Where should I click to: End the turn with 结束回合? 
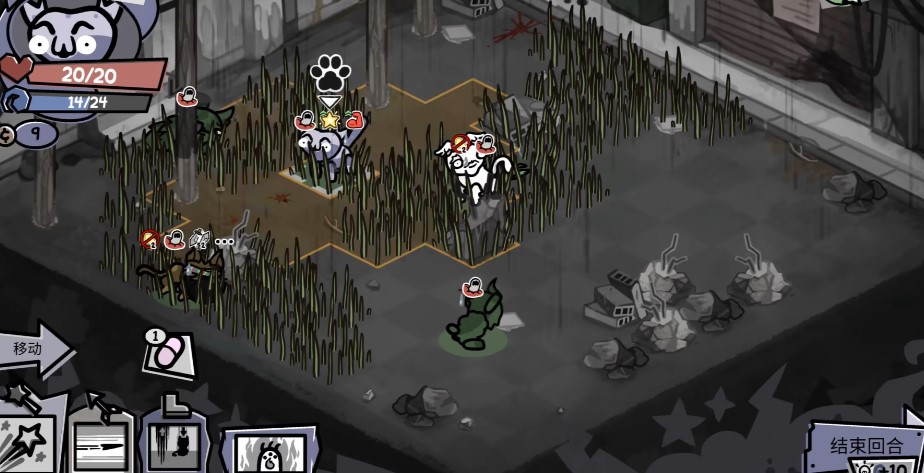pos(864,445)
